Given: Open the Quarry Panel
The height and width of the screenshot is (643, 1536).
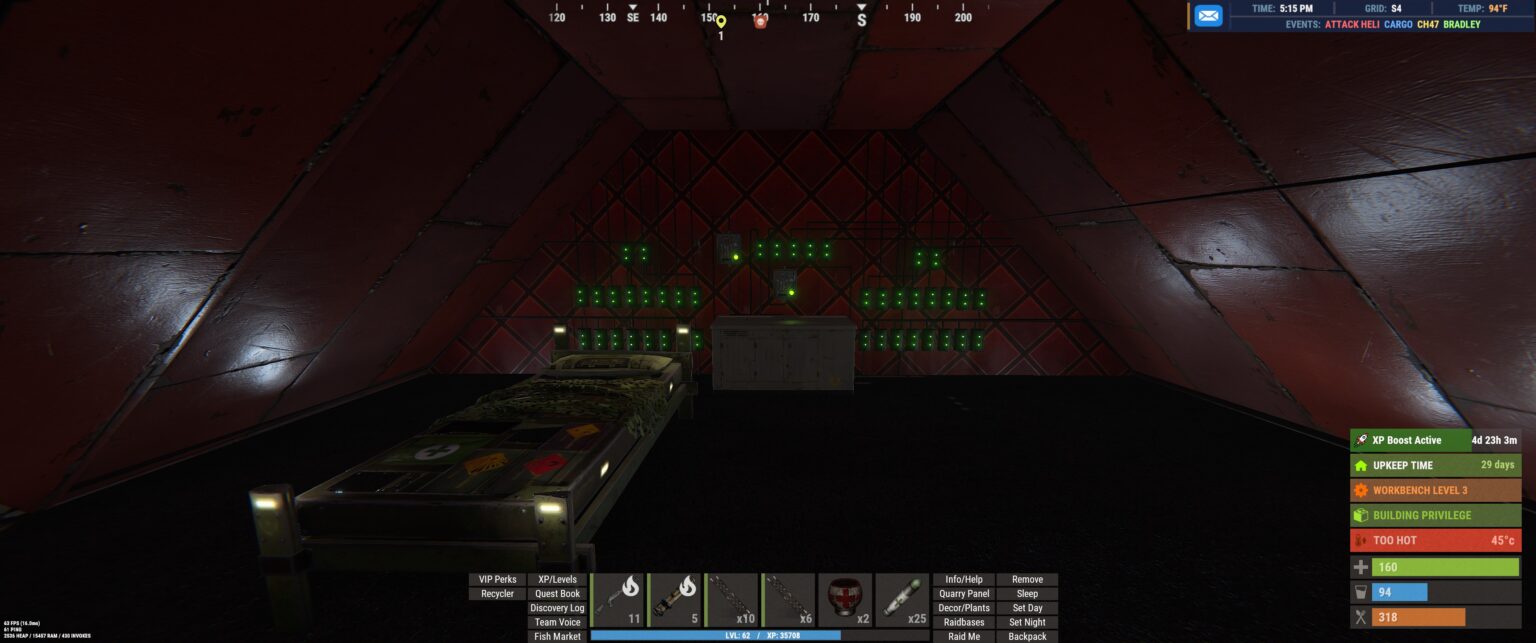Looking at the screenshot, I should click(964, 594).
